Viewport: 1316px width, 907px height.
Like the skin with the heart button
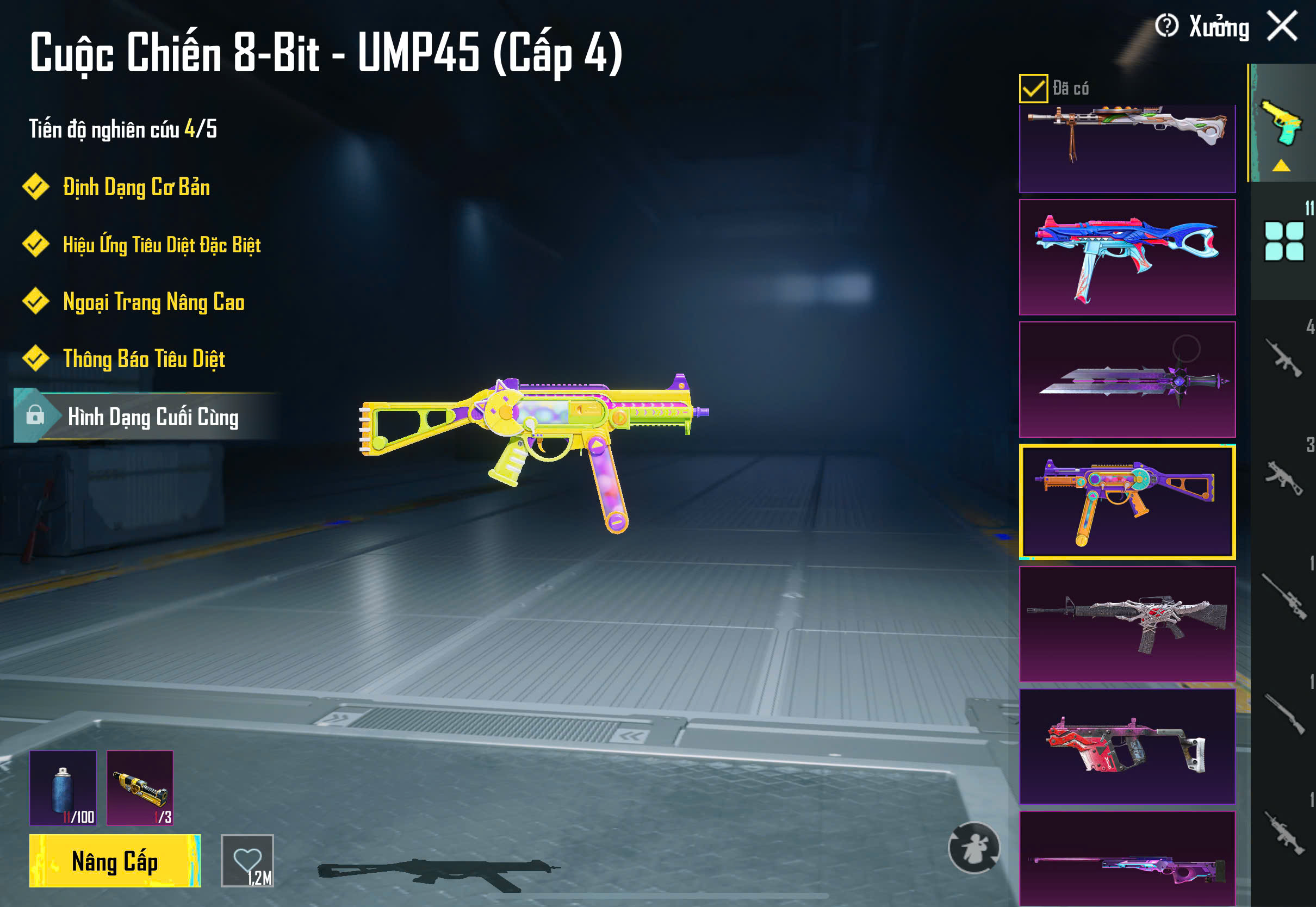coord(247,860)
